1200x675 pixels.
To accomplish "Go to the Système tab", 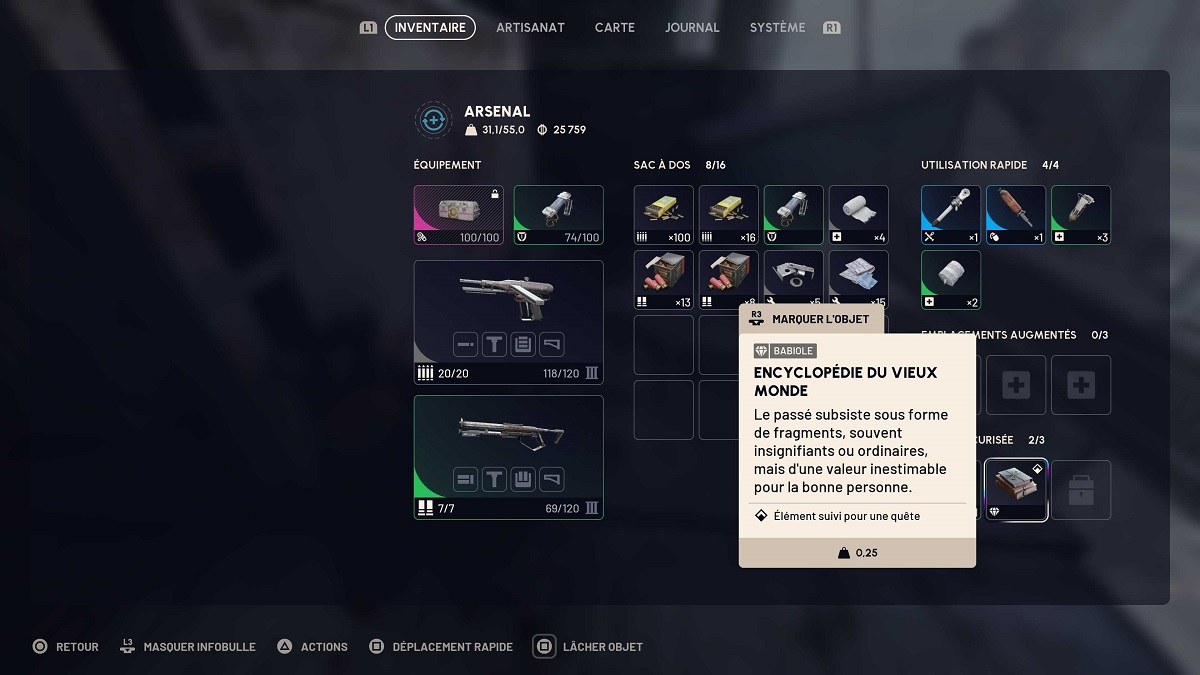I will pyautogui.click(x=777, y=28).
